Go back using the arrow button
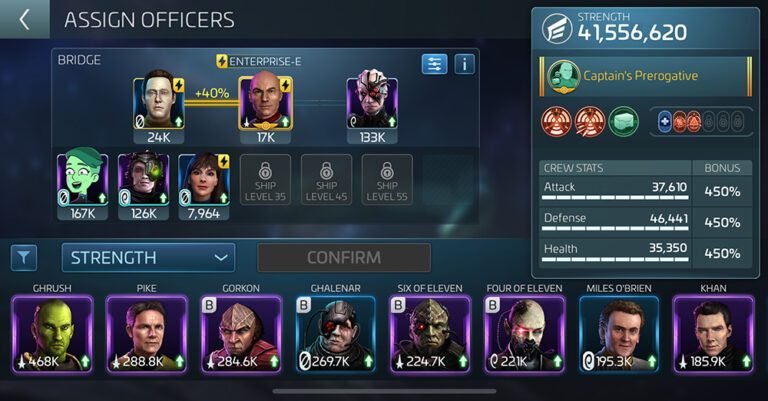Viewport: 768px width, 401px height. 24,19
